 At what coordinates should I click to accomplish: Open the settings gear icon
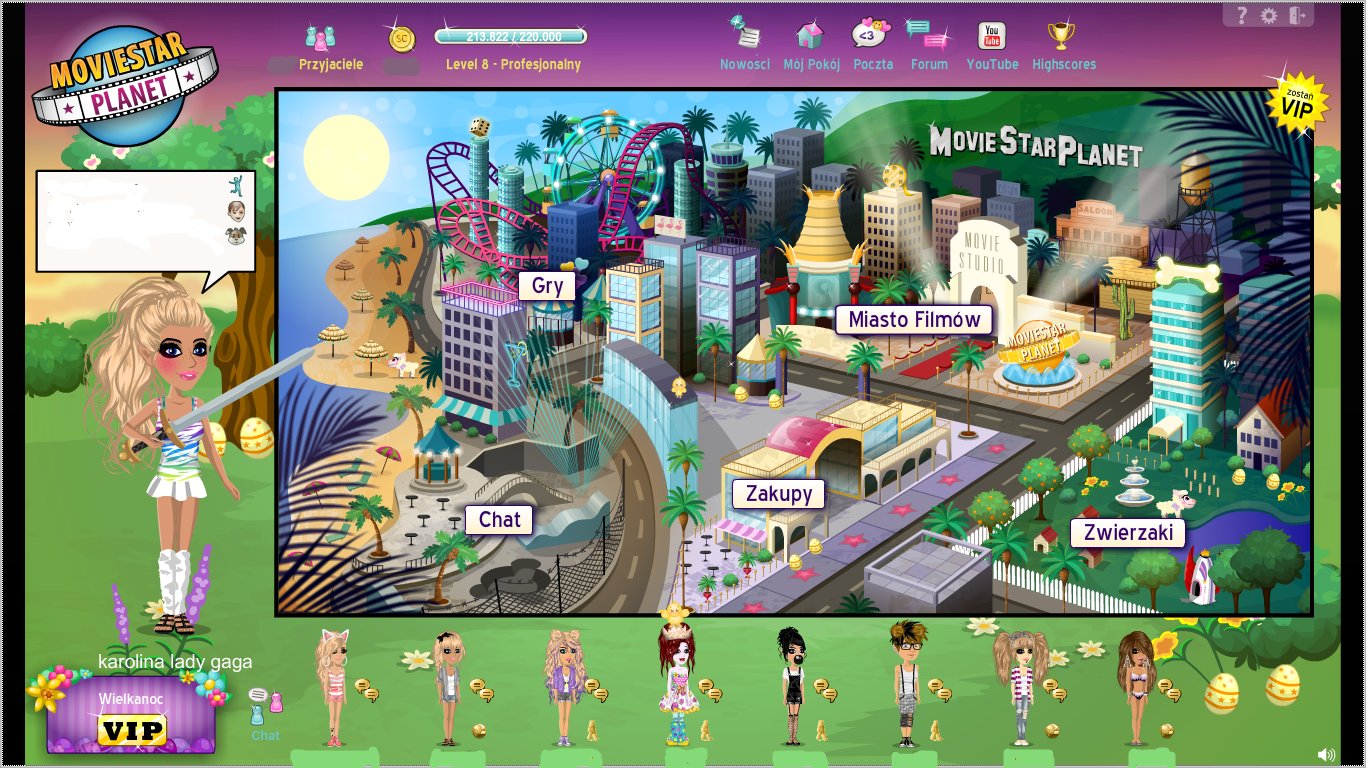click(1270, 14)
